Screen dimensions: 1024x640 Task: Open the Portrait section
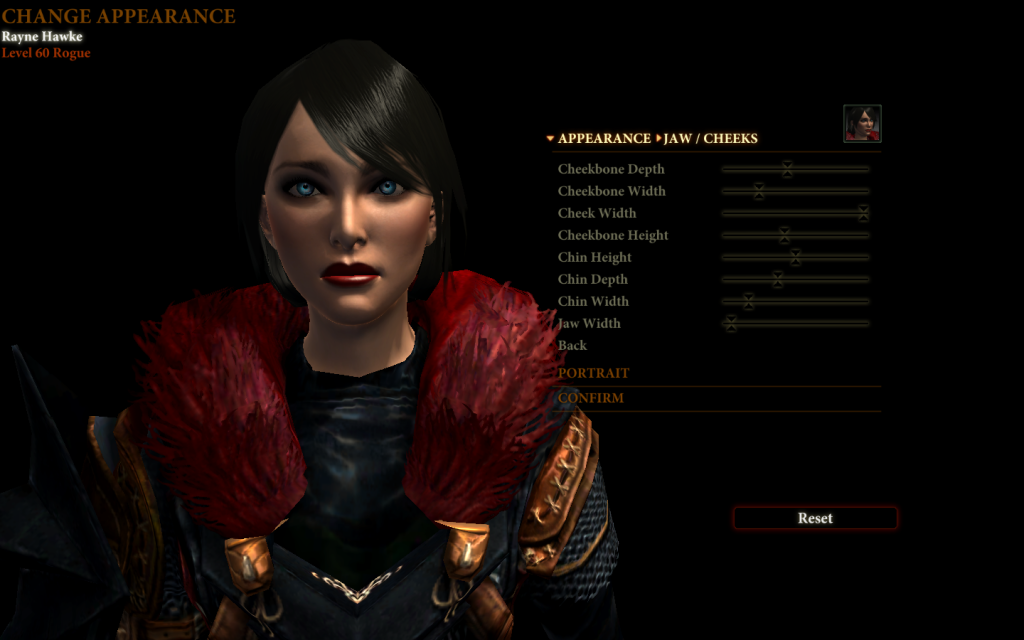pos(594,373)
